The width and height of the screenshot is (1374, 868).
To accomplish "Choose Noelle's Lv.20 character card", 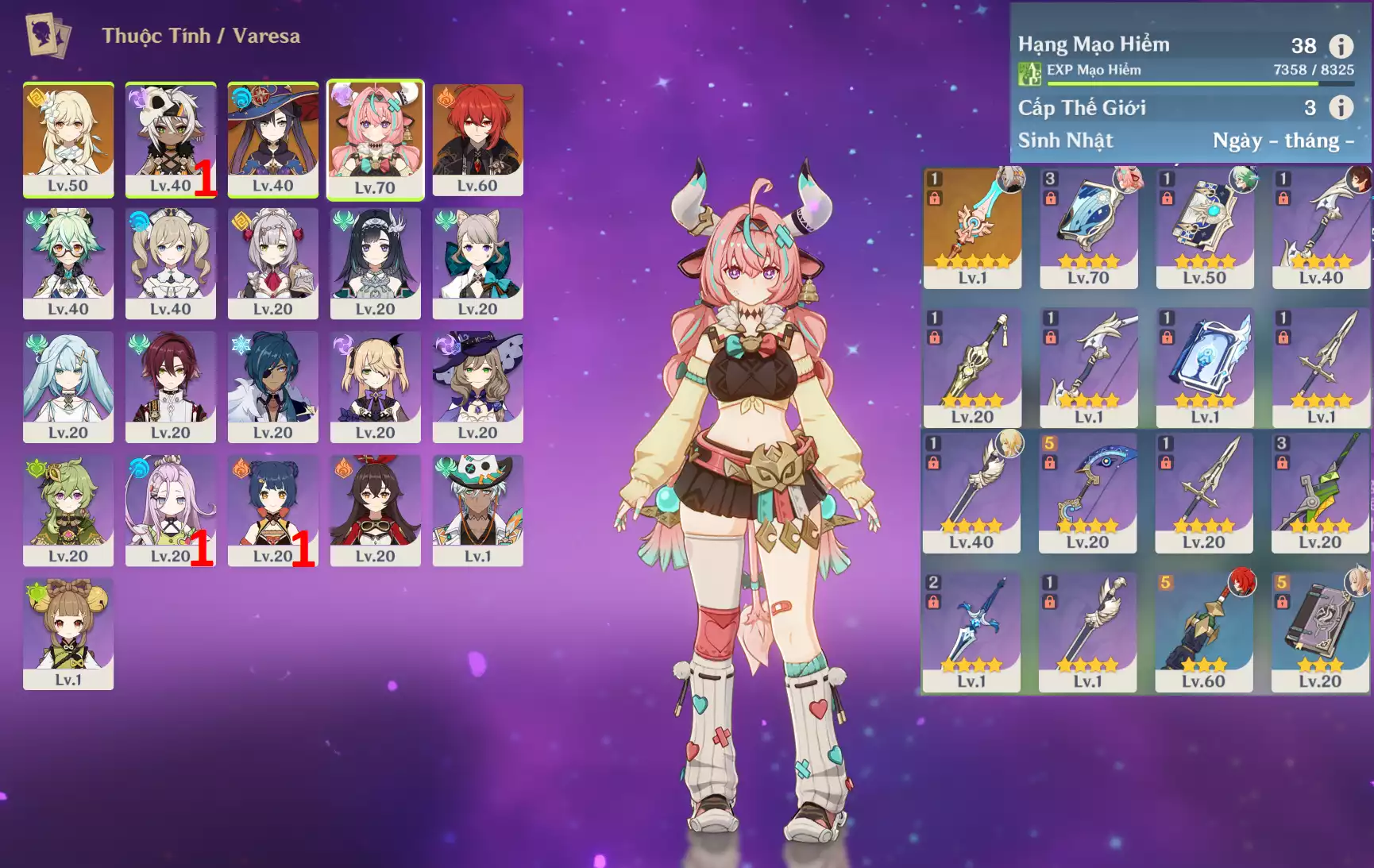I will pyautogui.click(x=272, y=263).
